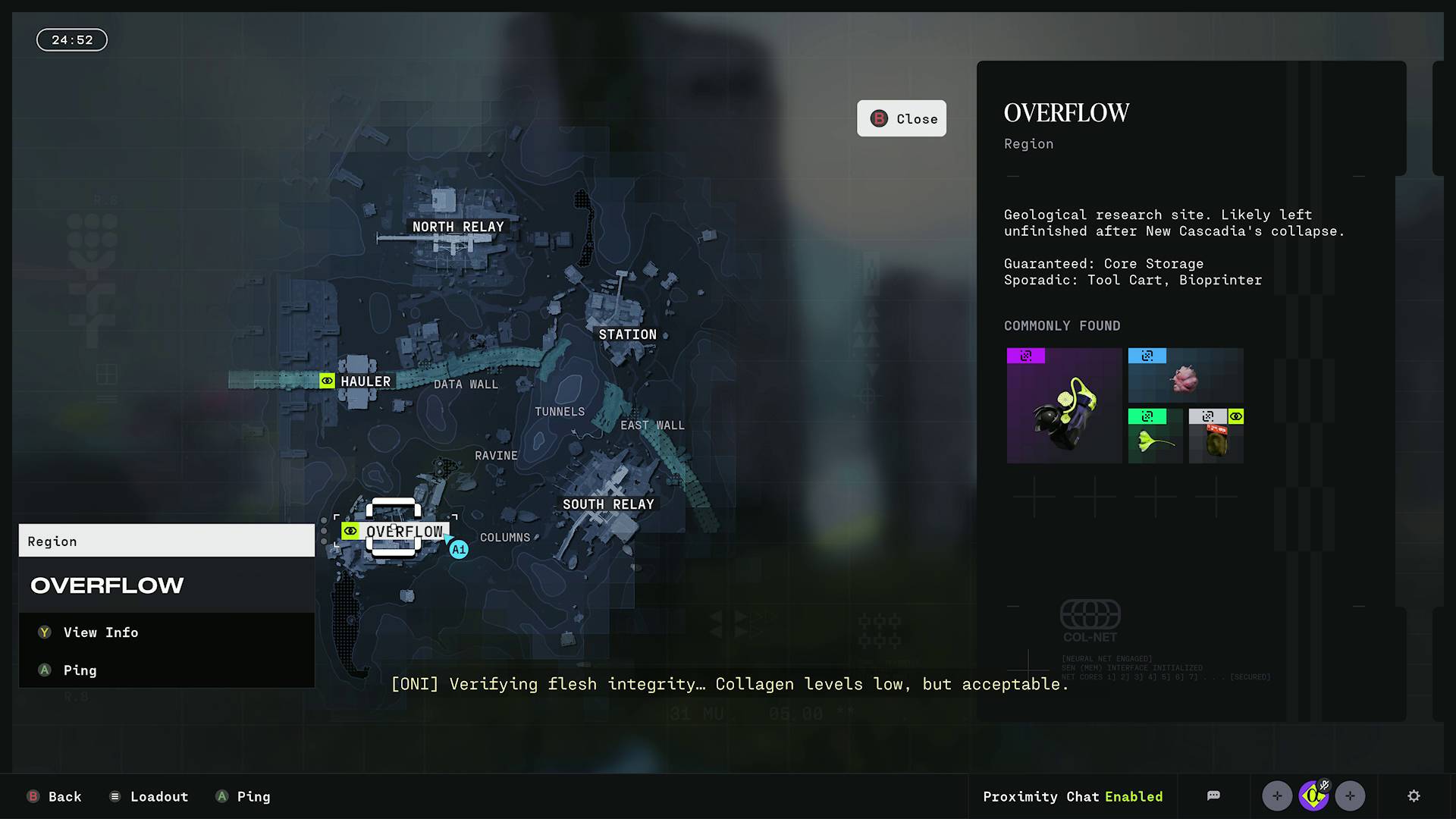1456x819 pixels.
Task: Toggle the eye visibility beside the HAULER label
Action: pyautogui.click(x=326, y=381)
